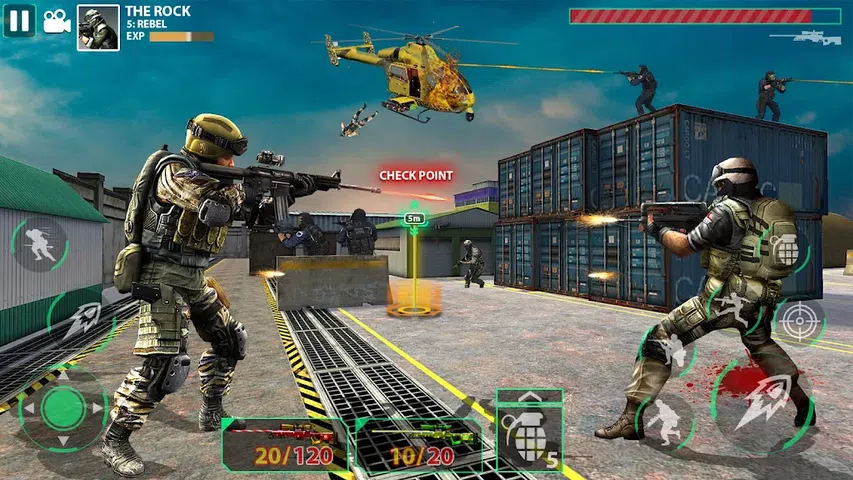Touch the green movement joystick center
This screenshot has height=480, width=853.
point(64,408)
